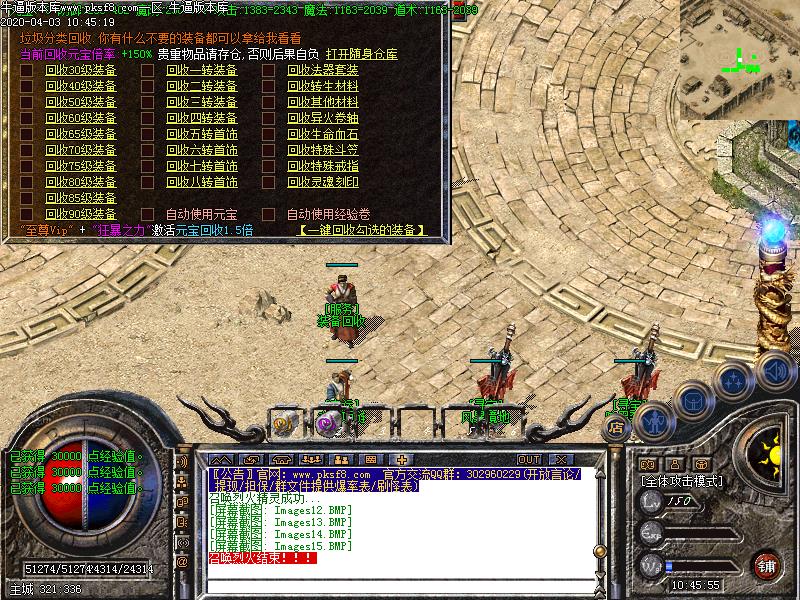Open the 铺 shop round button
This screenshot has height=600, width=800.
[767, 566]
